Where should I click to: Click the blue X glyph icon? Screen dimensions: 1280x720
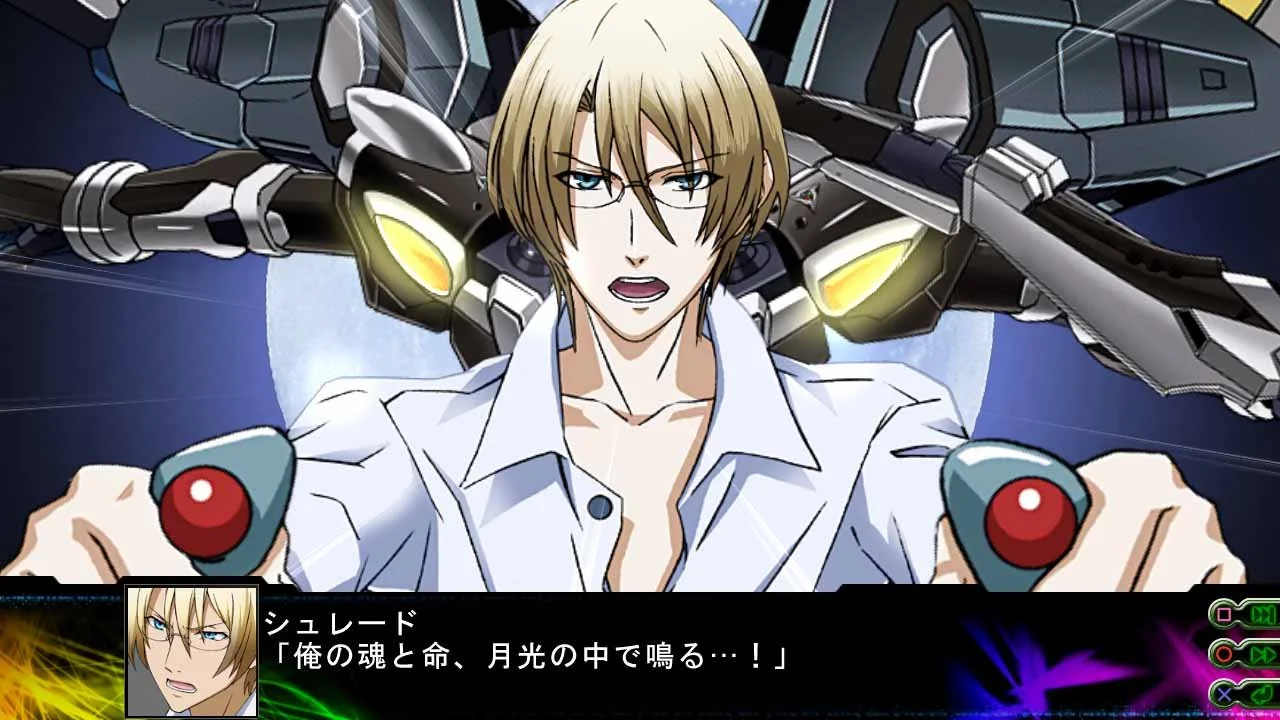(1223, 694)
